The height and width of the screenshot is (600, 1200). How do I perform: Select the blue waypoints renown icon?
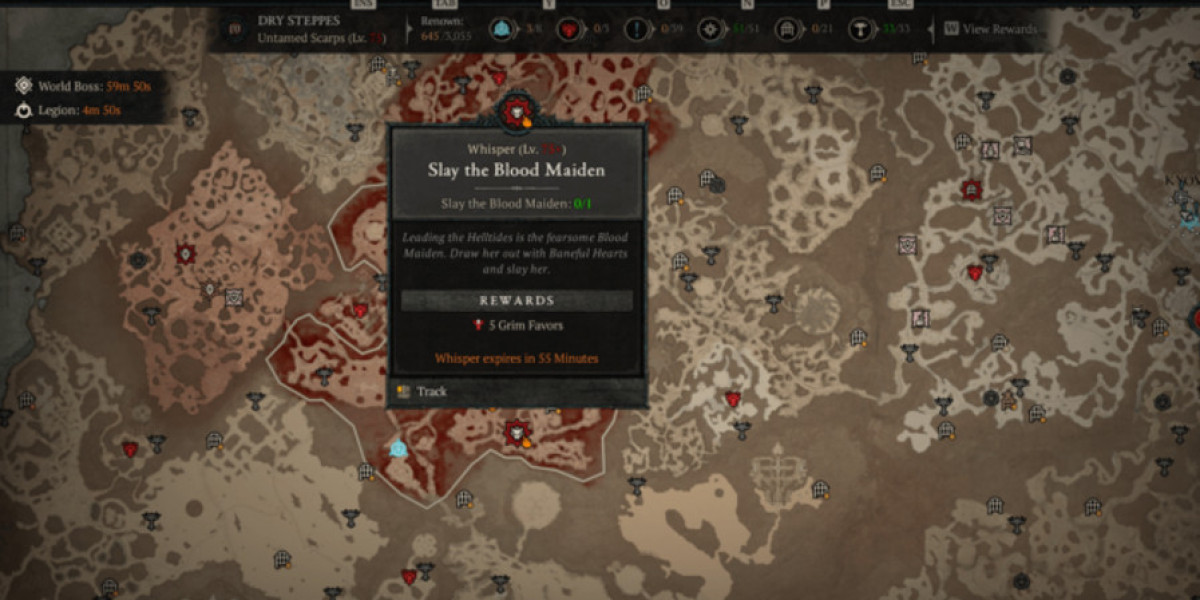pos(502,30)
